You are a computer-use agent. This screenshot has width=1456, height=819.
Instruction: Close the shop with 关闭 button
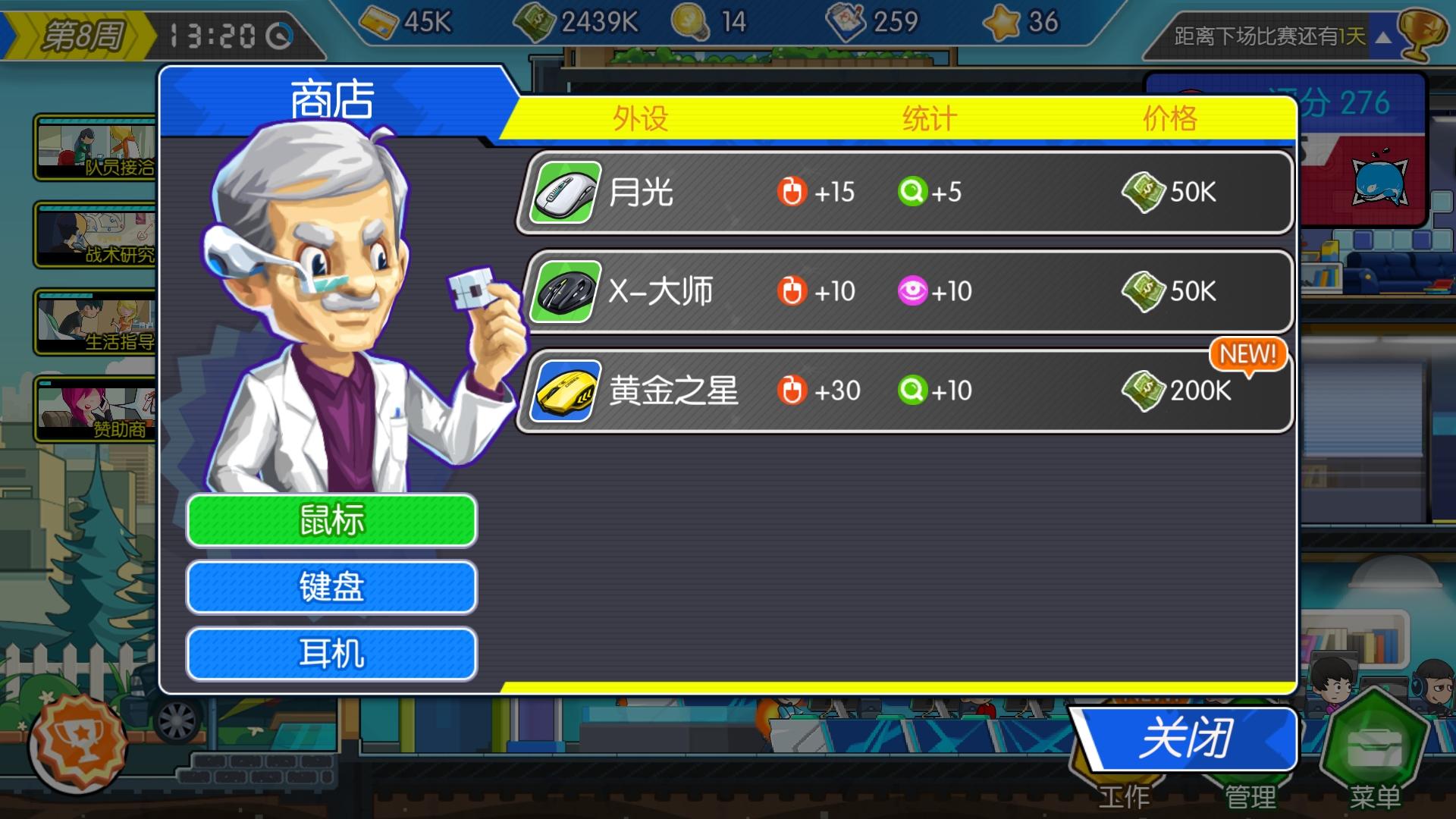[x=1186, y=739]
